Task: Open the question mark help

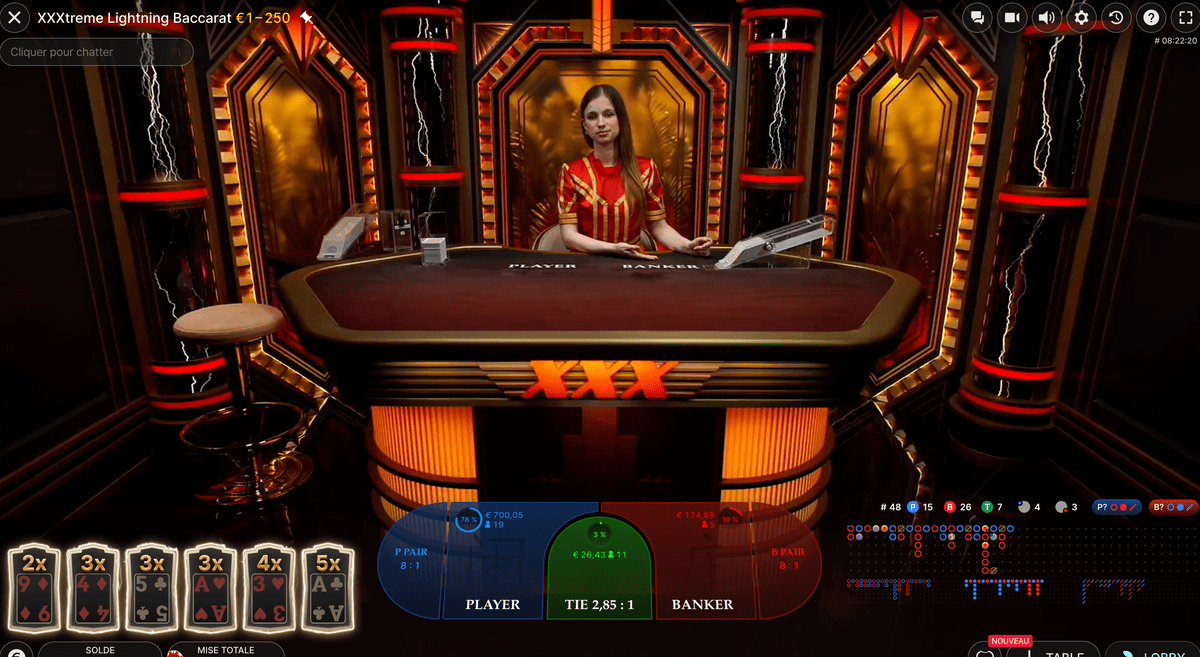Action: point(1151,18)
